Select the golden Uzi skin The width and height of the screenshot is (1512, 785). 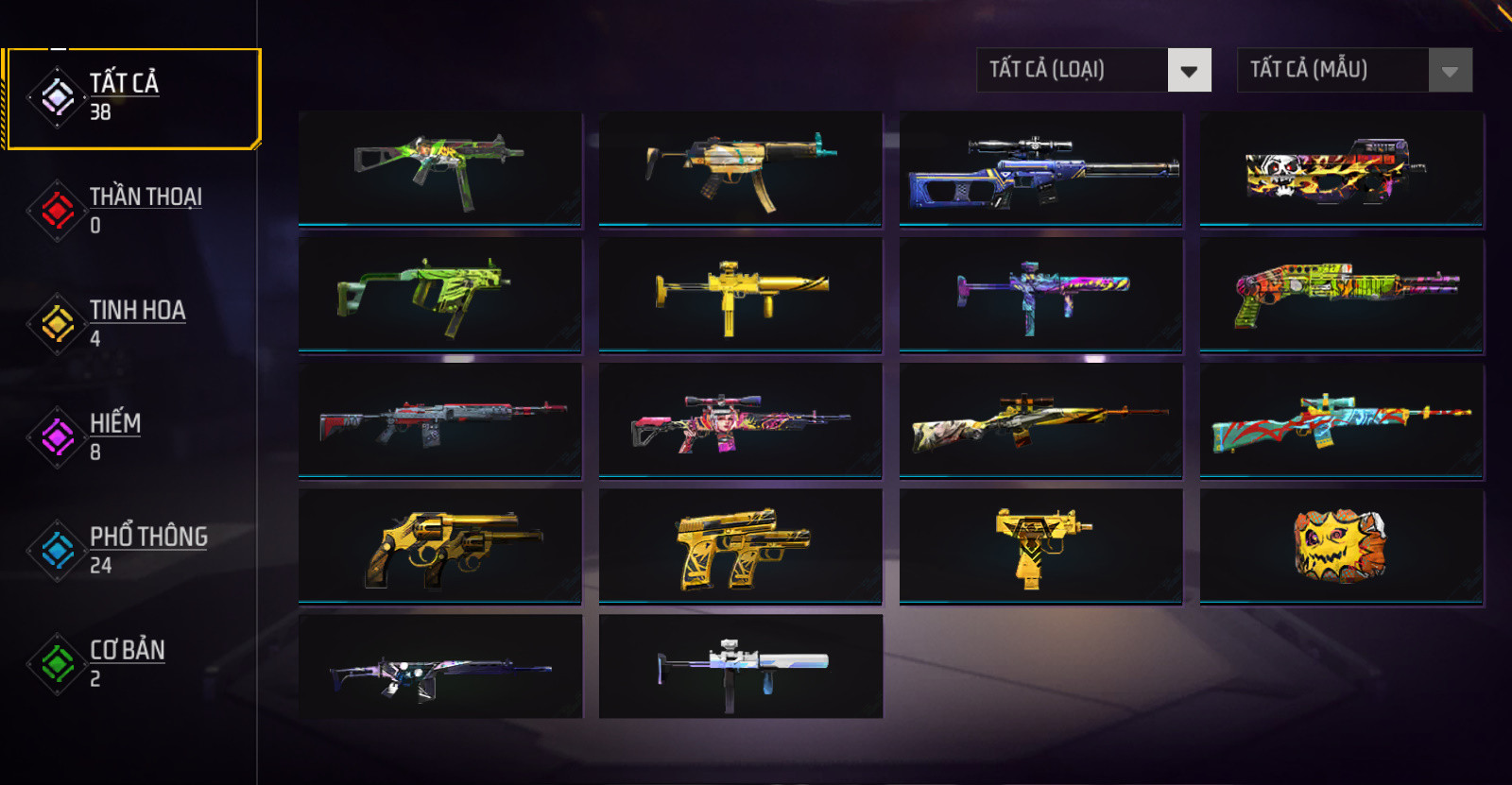coord(1040,546)
